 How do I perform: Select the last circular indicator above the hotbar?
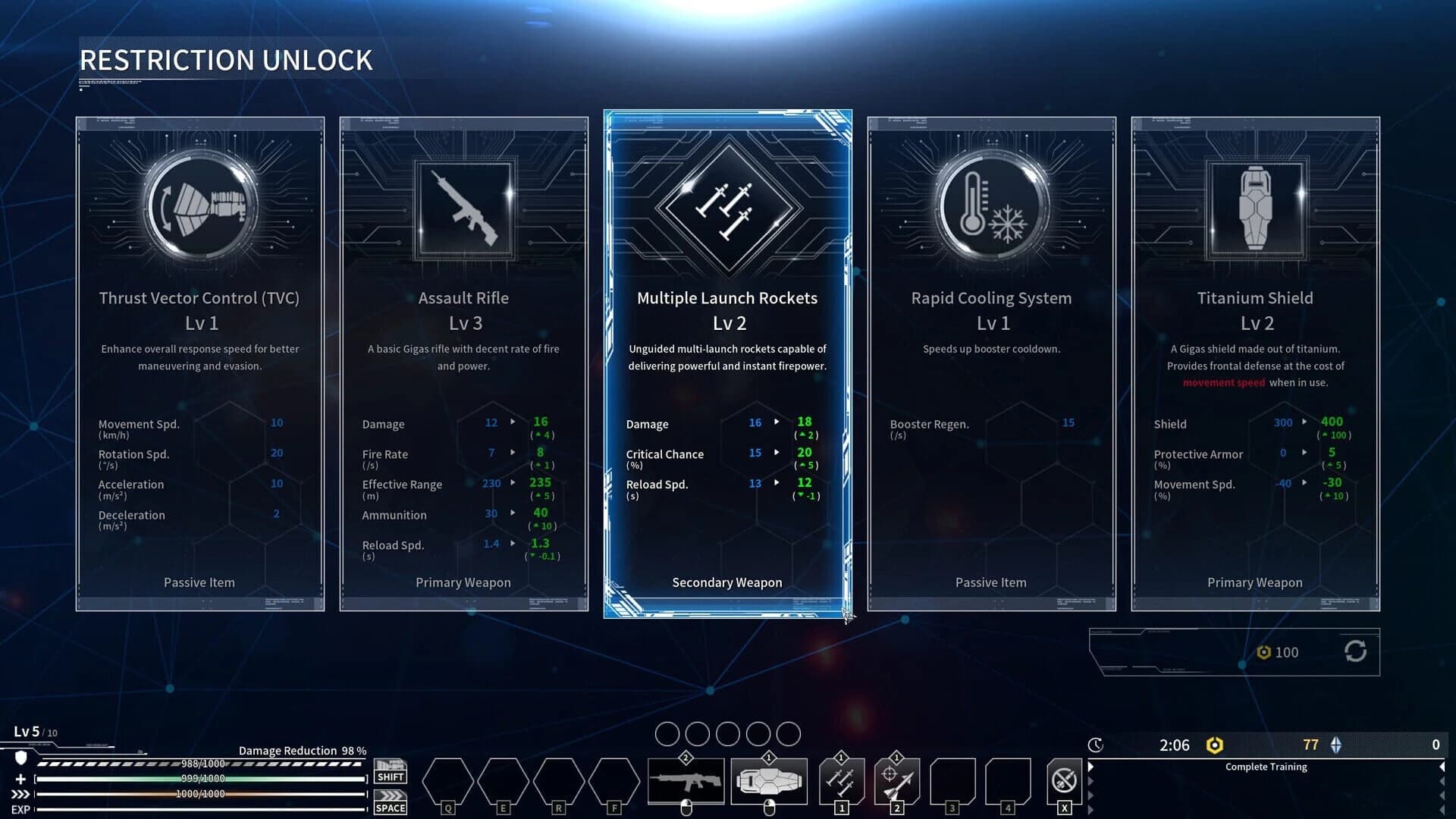(789, 733)
